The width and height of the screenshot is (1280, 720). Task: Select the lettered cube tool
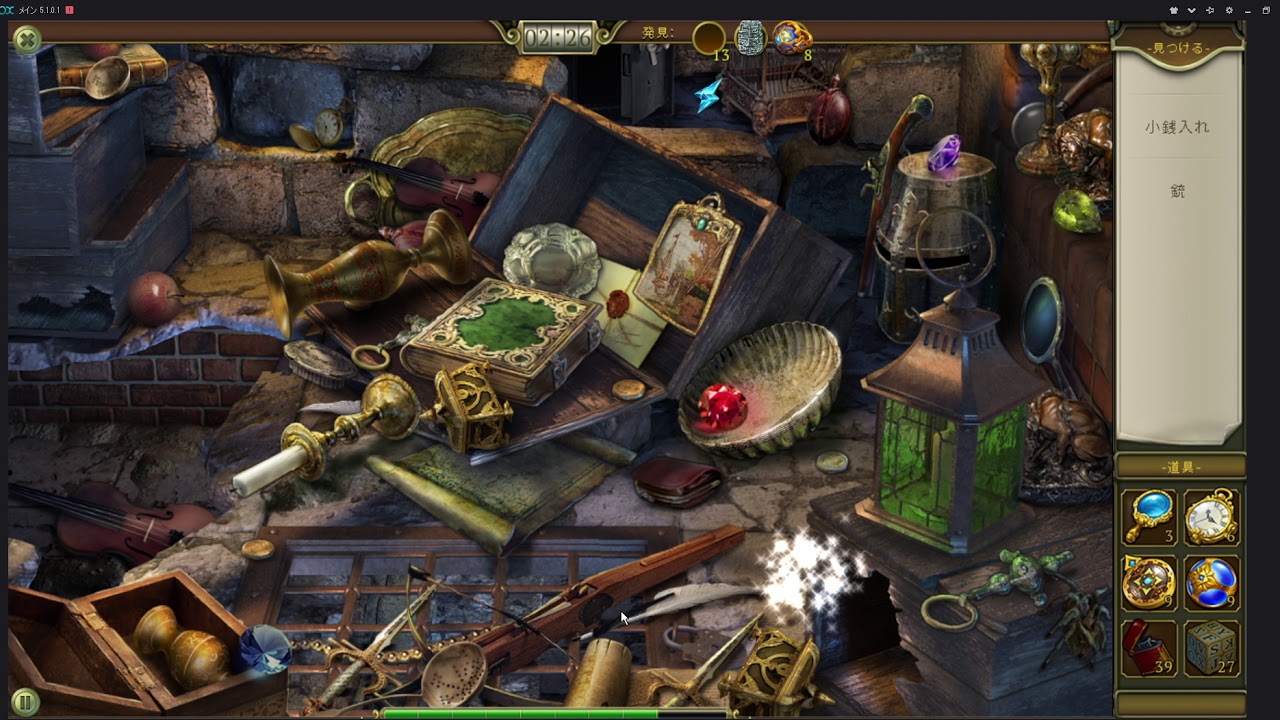[1212, 648]
